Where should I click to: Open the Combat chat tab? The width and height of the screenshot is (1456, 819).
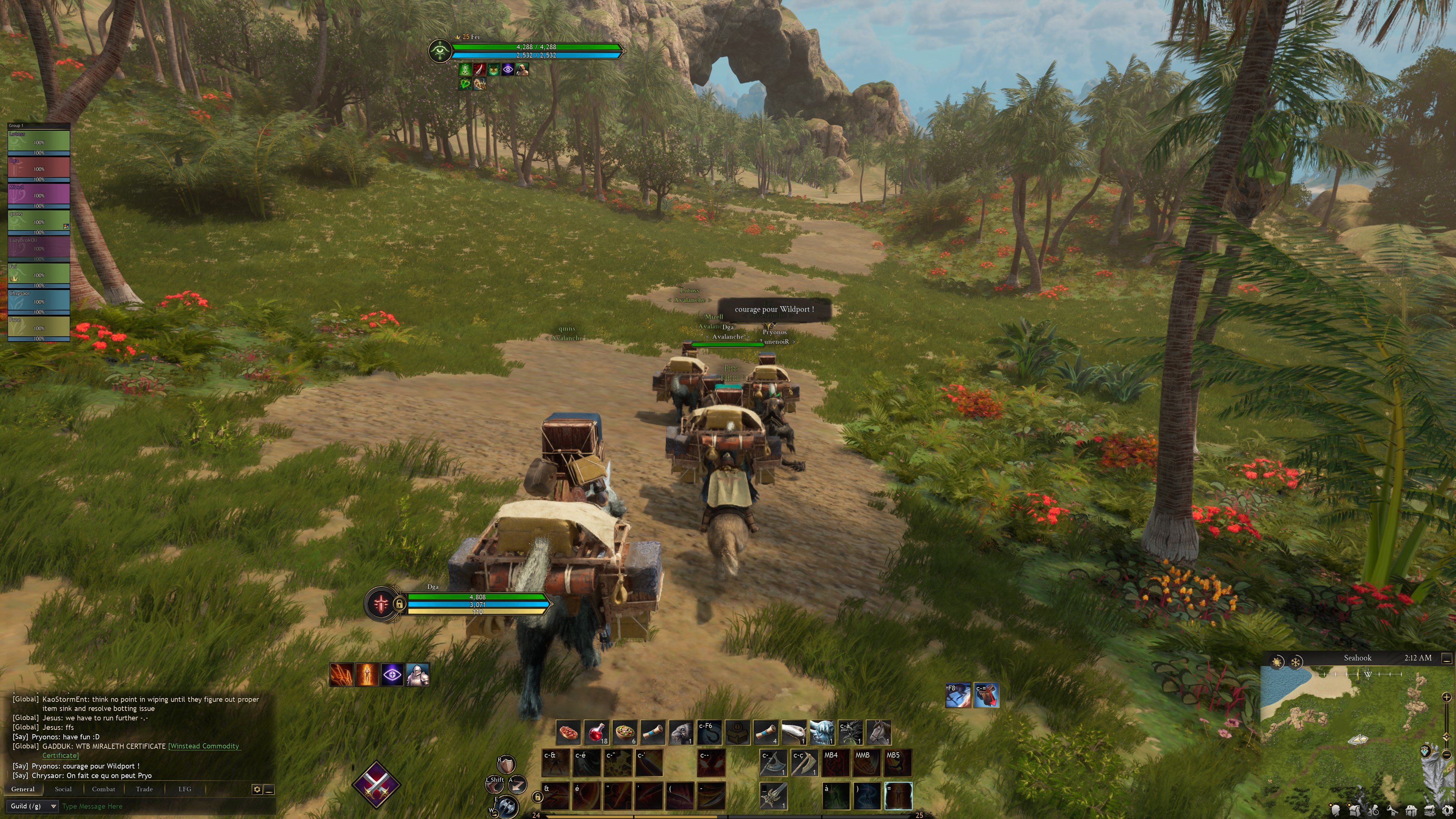click(x=104, y=789)
